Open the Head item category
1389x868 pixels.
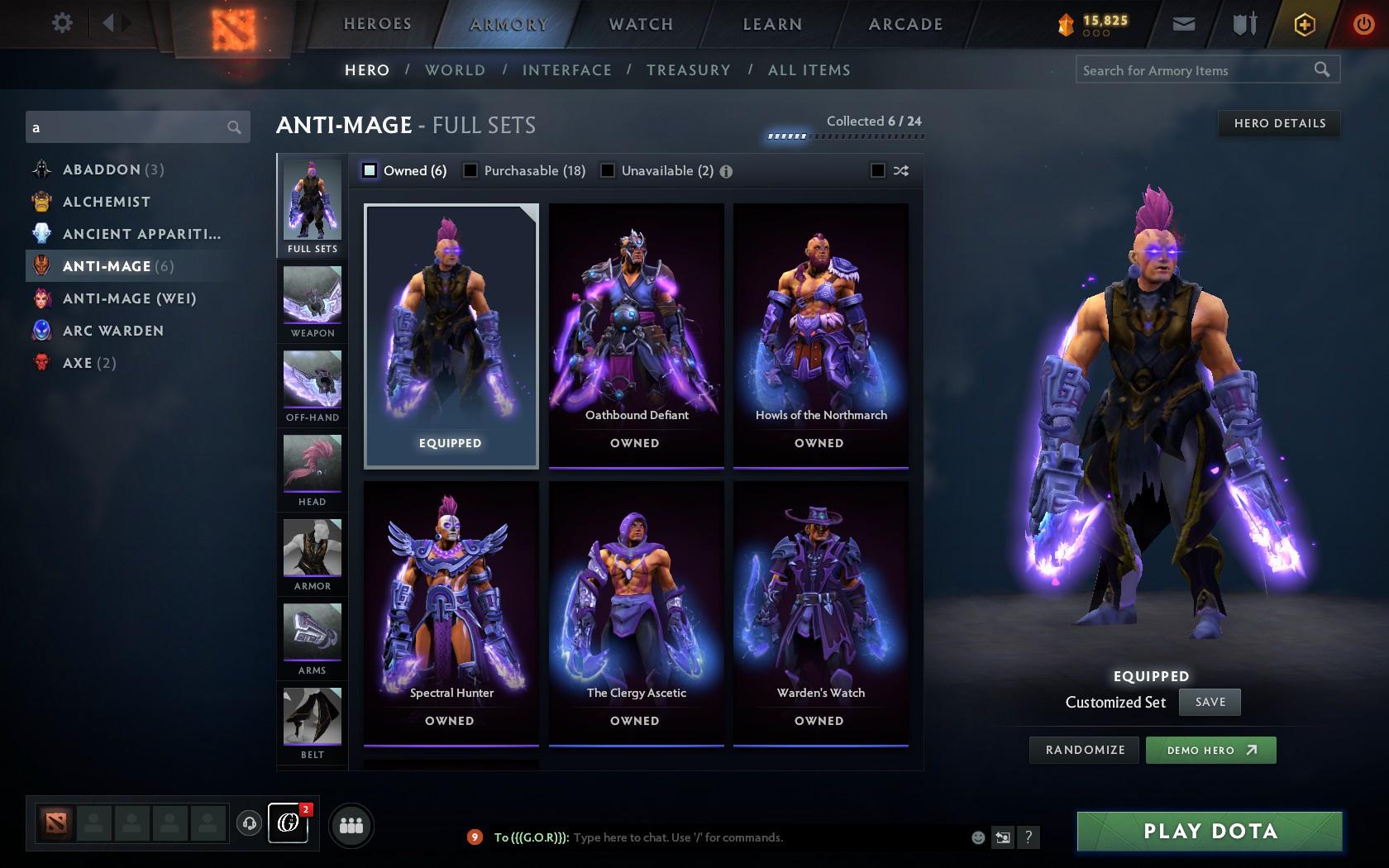click(x=312, y=470)
